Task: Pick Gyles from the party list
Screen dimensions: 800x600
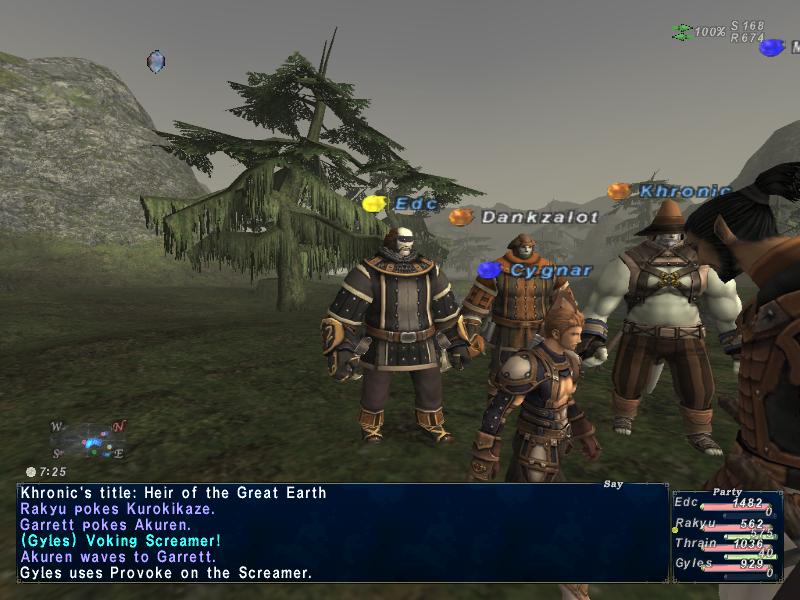Action: point(692,563)
